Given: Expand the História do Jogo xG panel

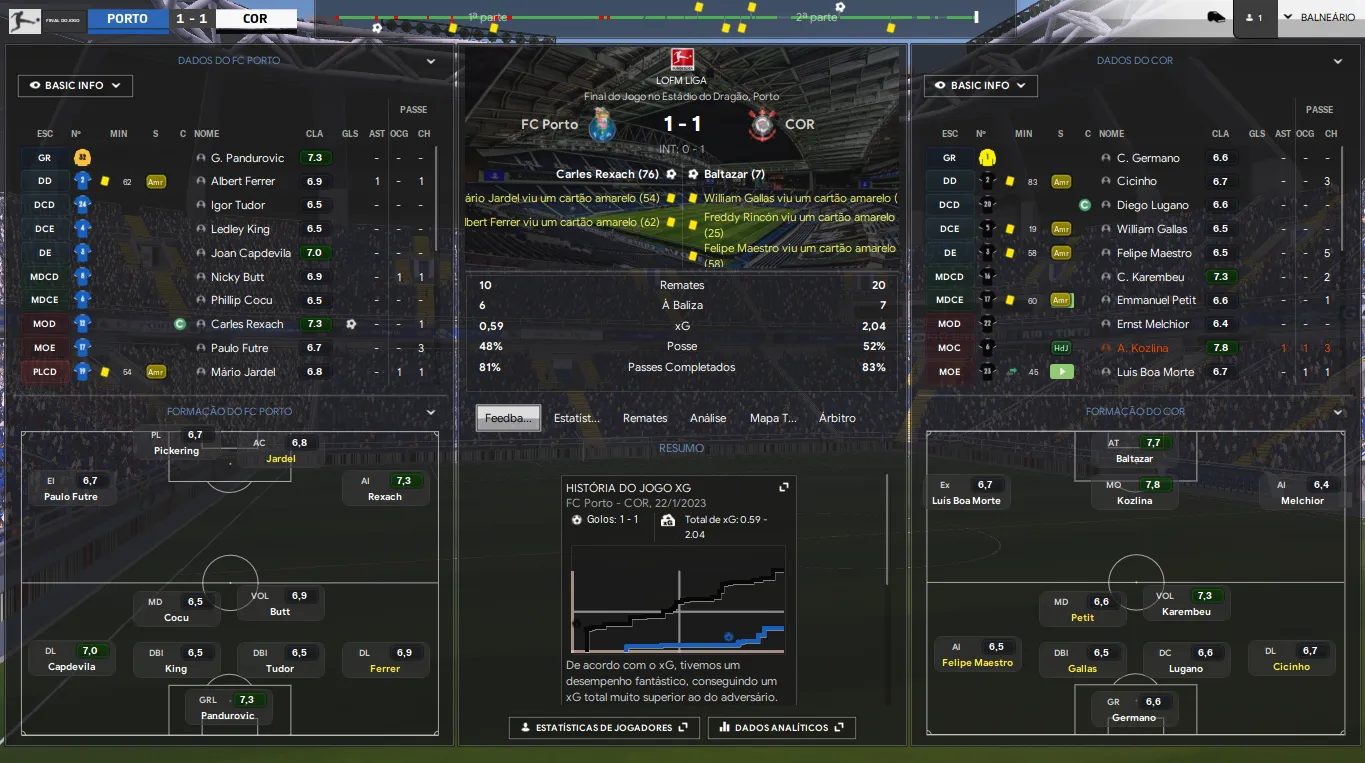Looking at the screenshot, I should pyautogui.click(x=784, y=487).
